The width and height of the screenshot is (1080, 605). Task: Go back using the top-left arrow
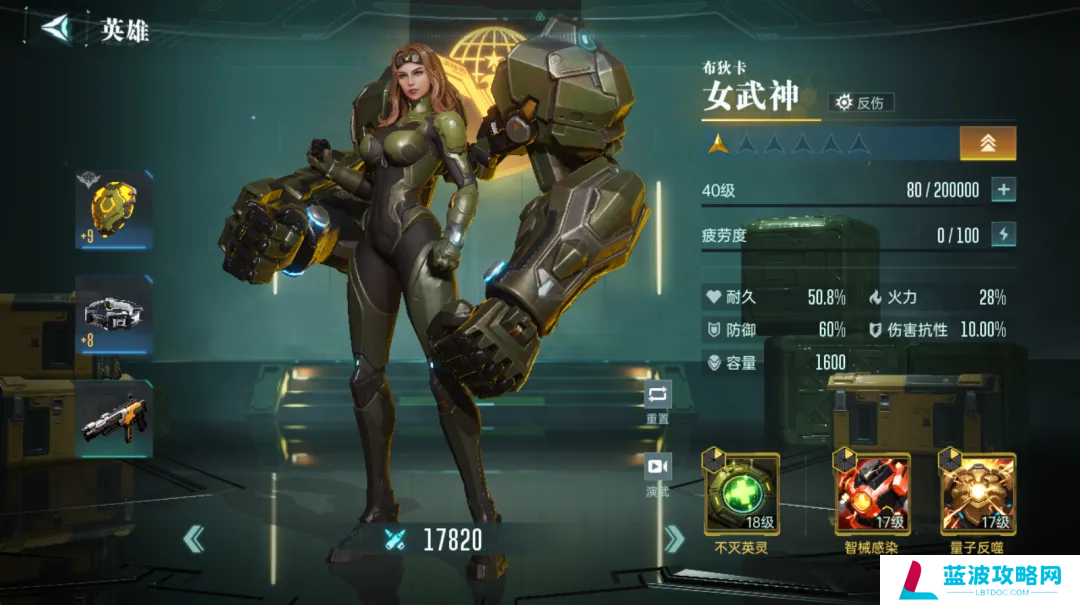[57, 27]
